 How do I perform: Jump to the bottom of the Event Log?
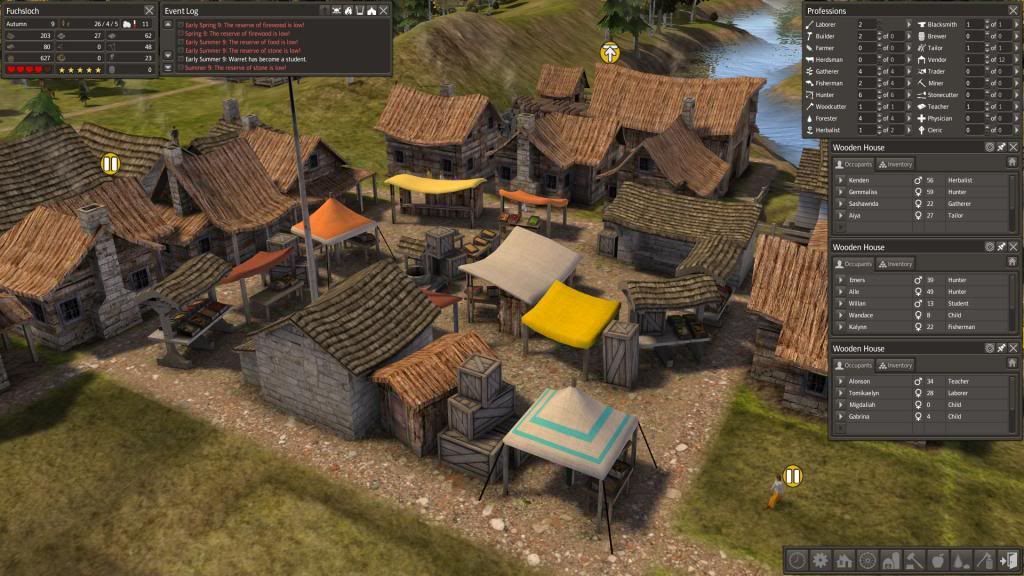168,68
